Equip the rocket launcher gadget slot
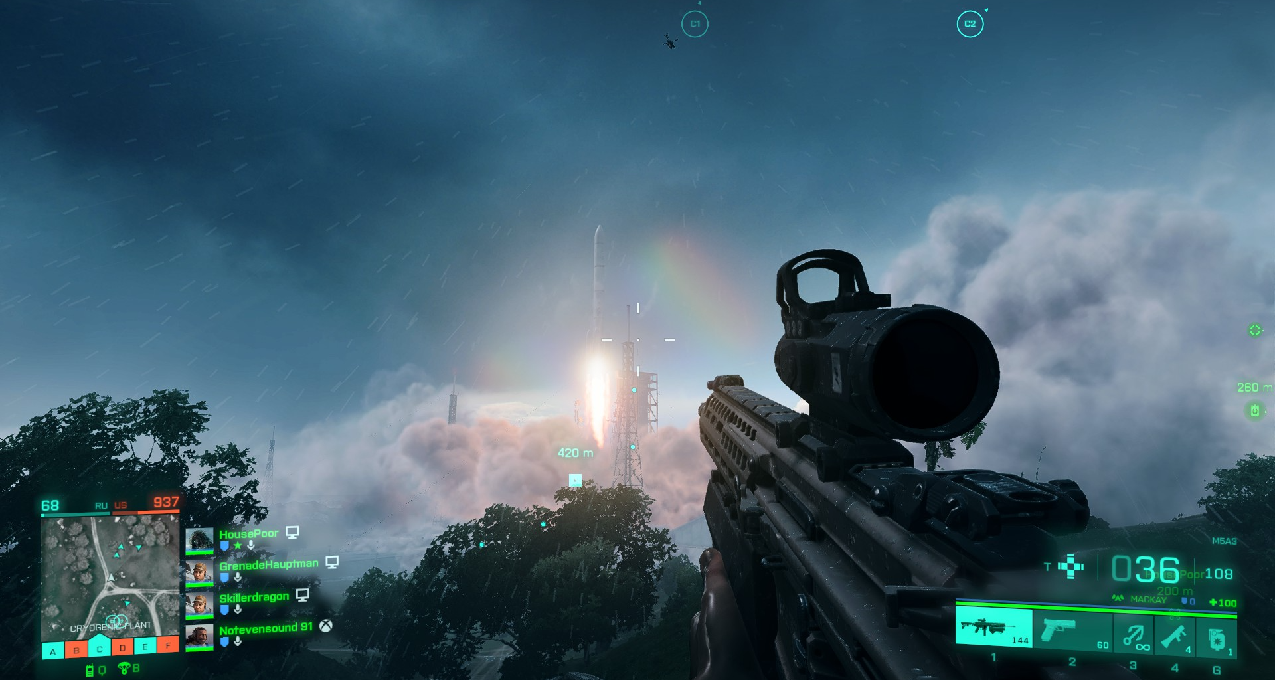 click(1174, 633)
